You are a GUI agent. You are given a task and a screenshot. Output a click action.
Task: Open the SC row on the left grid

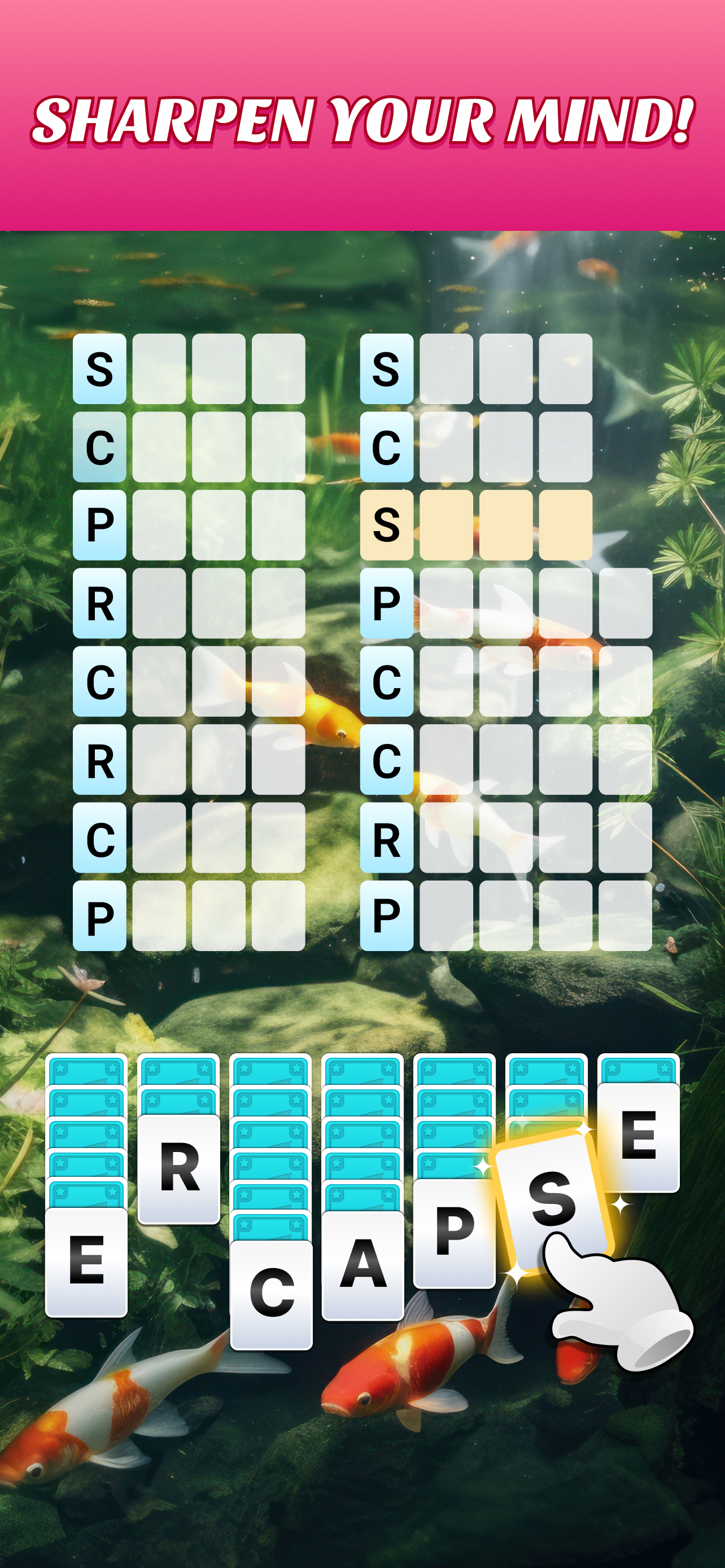point(99,449)
